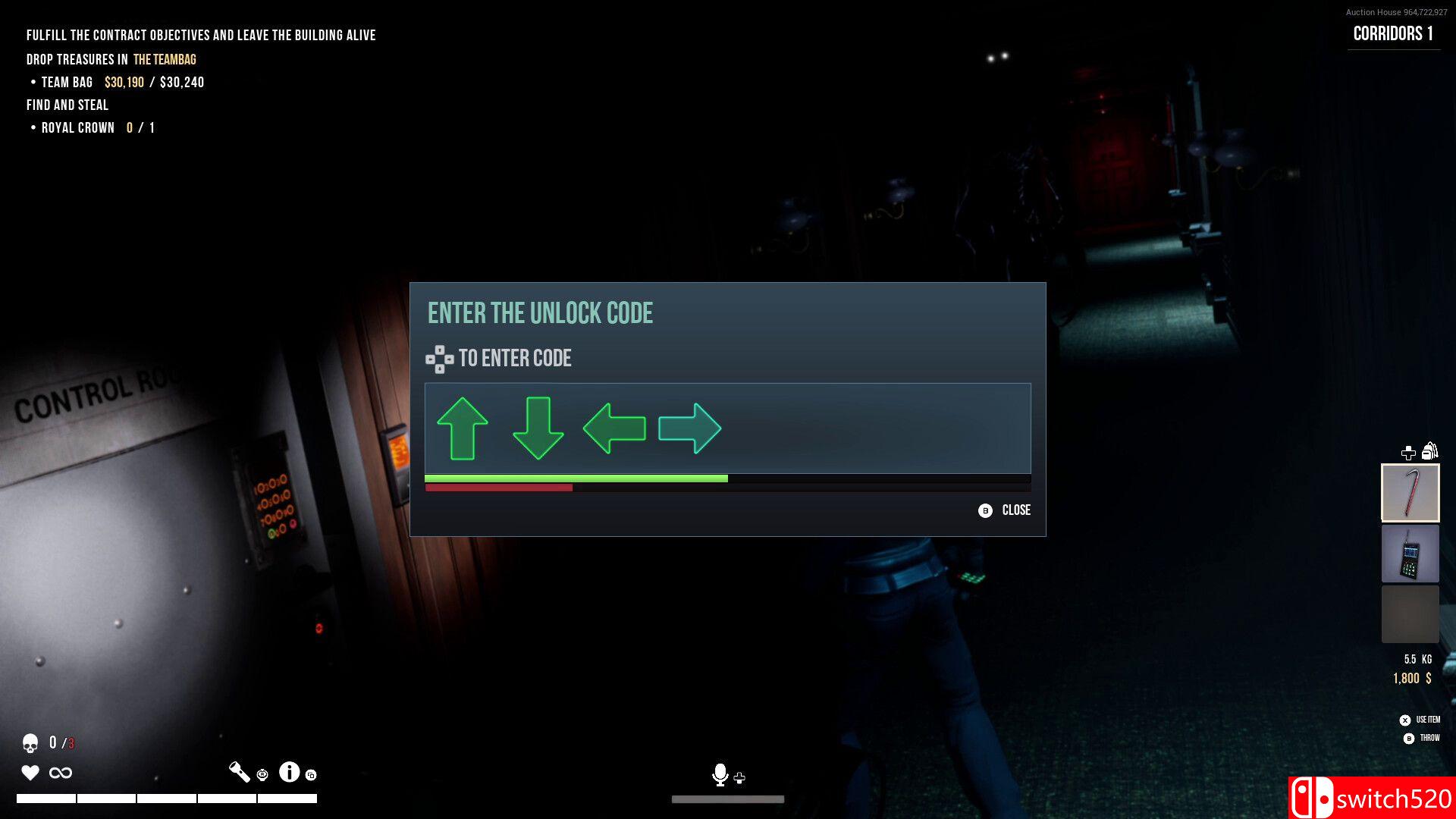The image size is (1456, 819).
Task: Close the unlock code dialog
Action: [x=1005, y=510]
